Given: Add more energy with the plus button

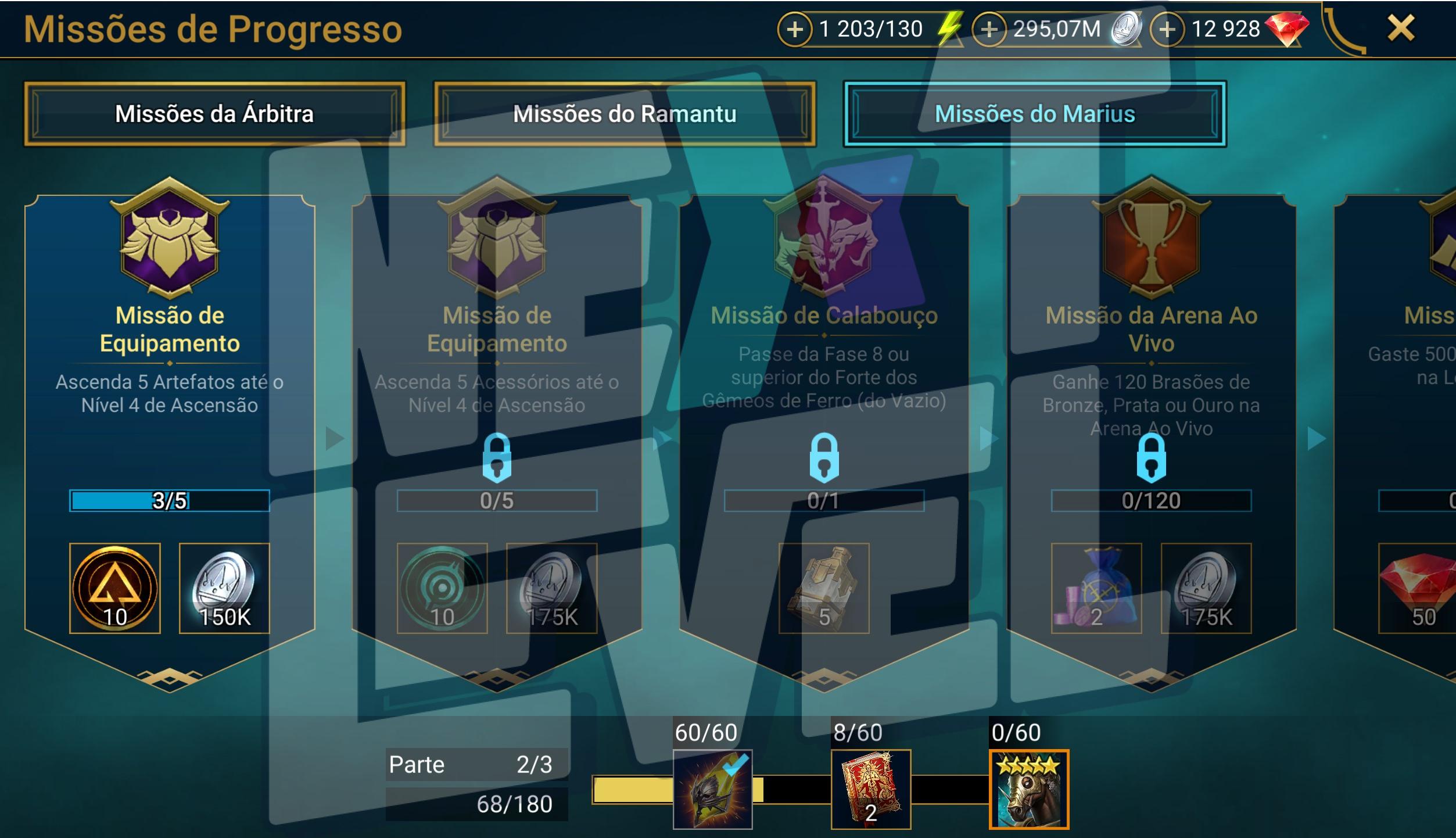Looking at the screenshot, I should coord(794,29).
